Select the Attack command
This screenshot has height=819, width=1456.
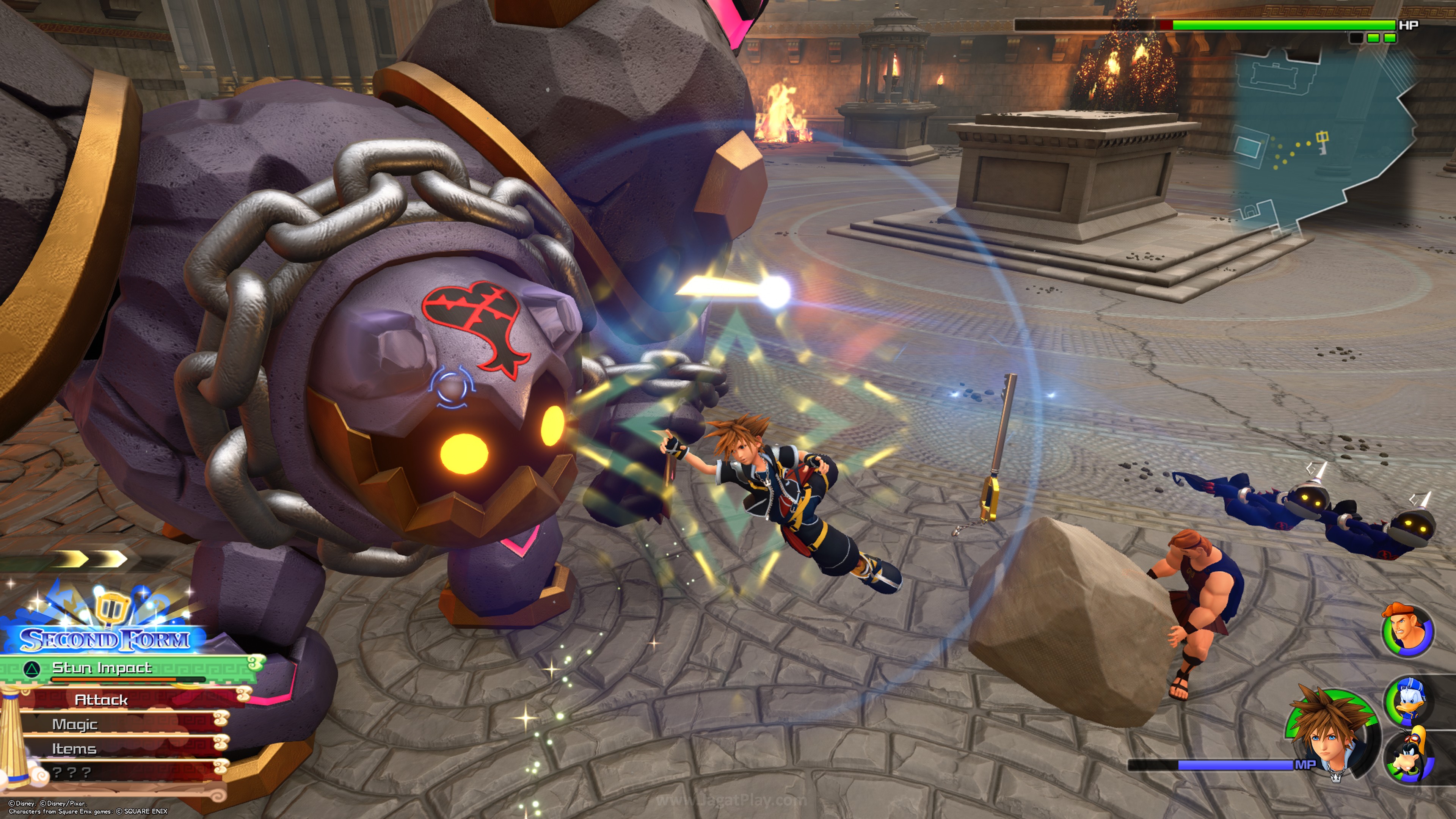tap(102, 700)
